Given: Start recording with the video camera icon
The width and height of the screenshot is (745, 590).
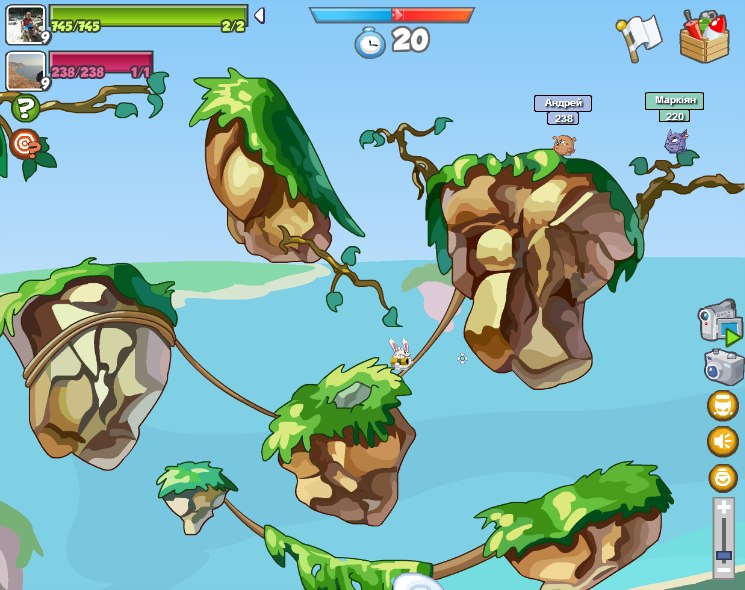Looking at the screenshot, I should [x=719, y=322].
